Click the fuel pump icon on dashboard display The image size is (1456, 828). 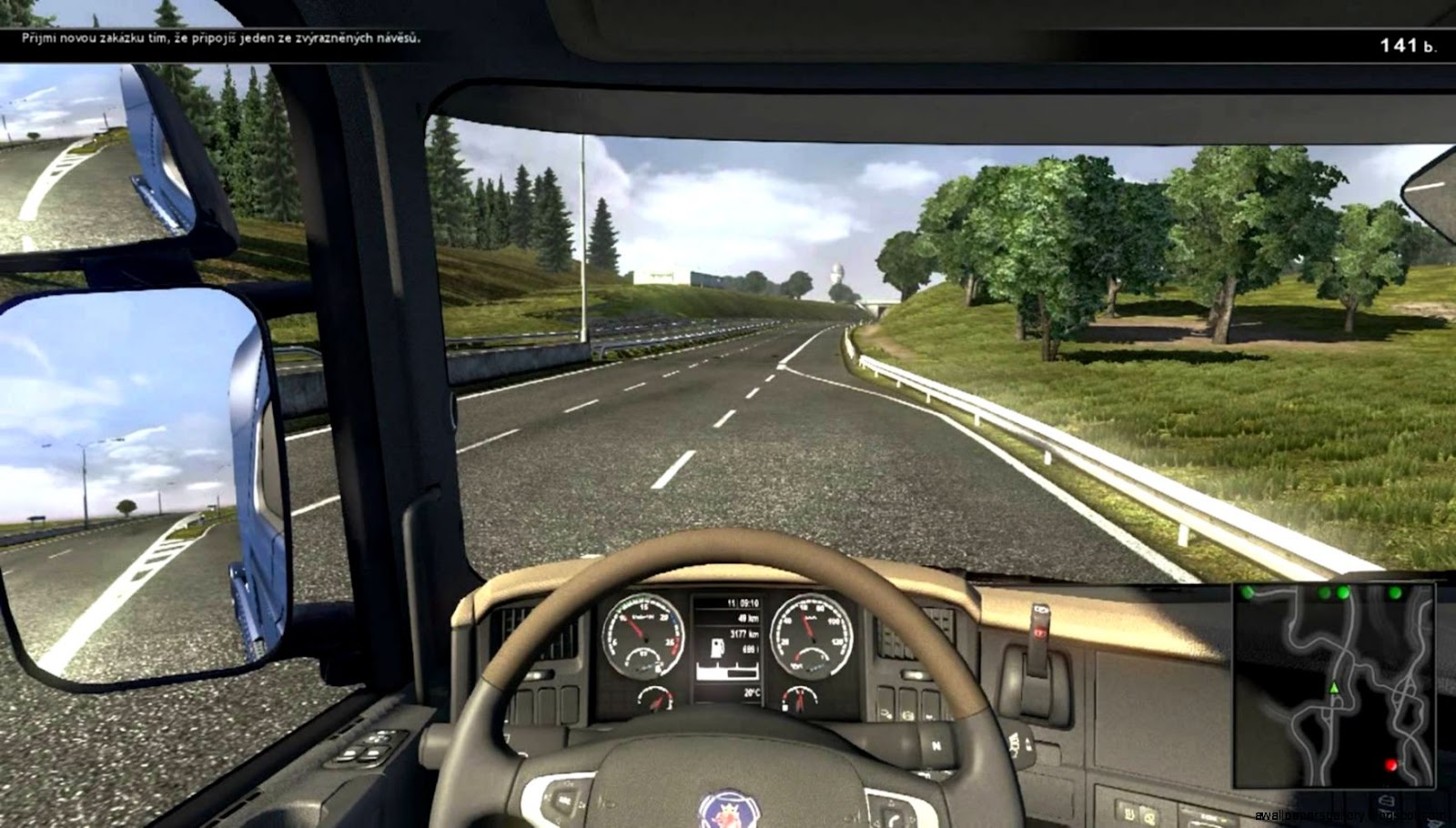[x=717, y=649]
